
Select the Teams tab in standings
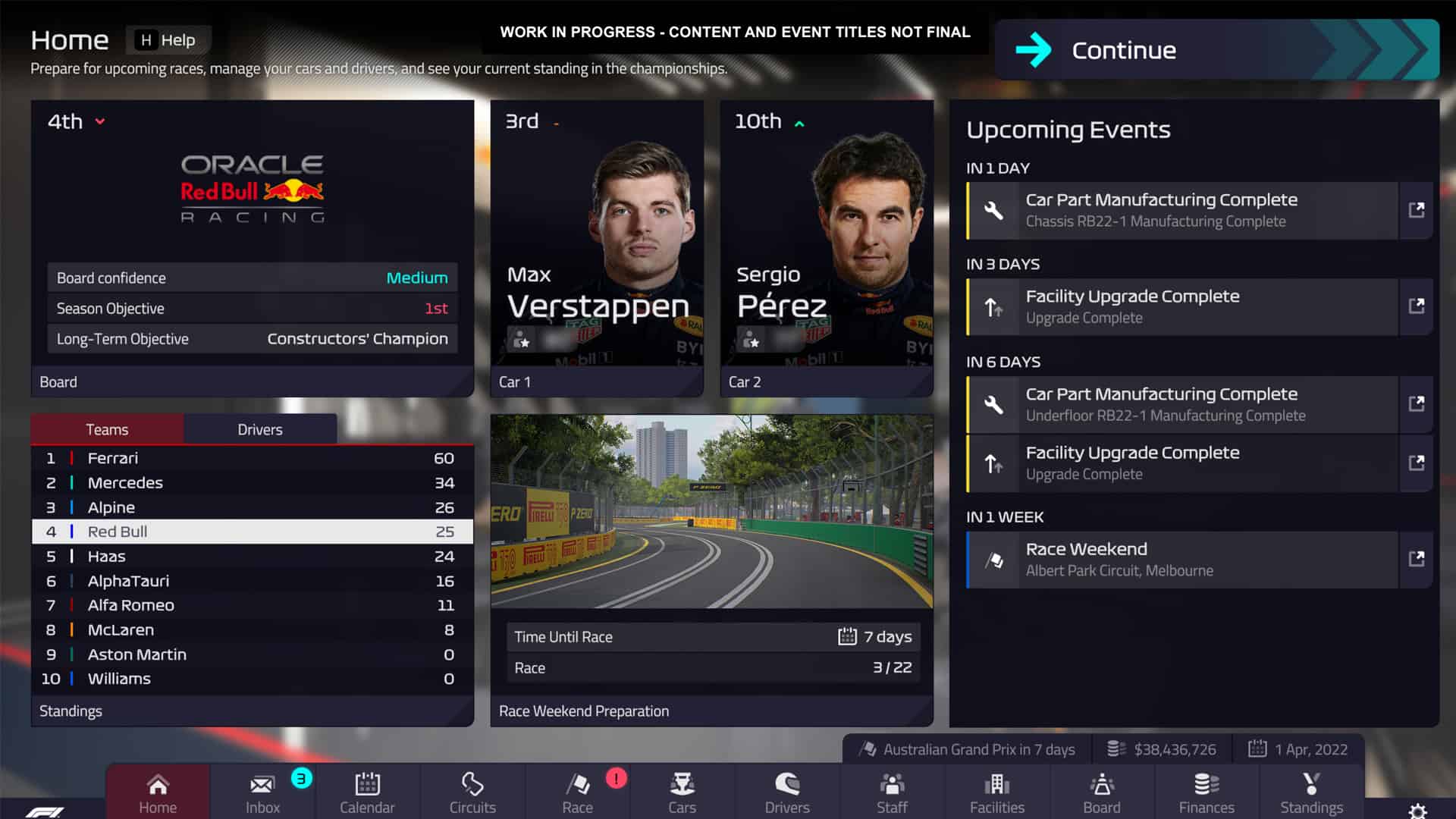(x=107, y=429)
